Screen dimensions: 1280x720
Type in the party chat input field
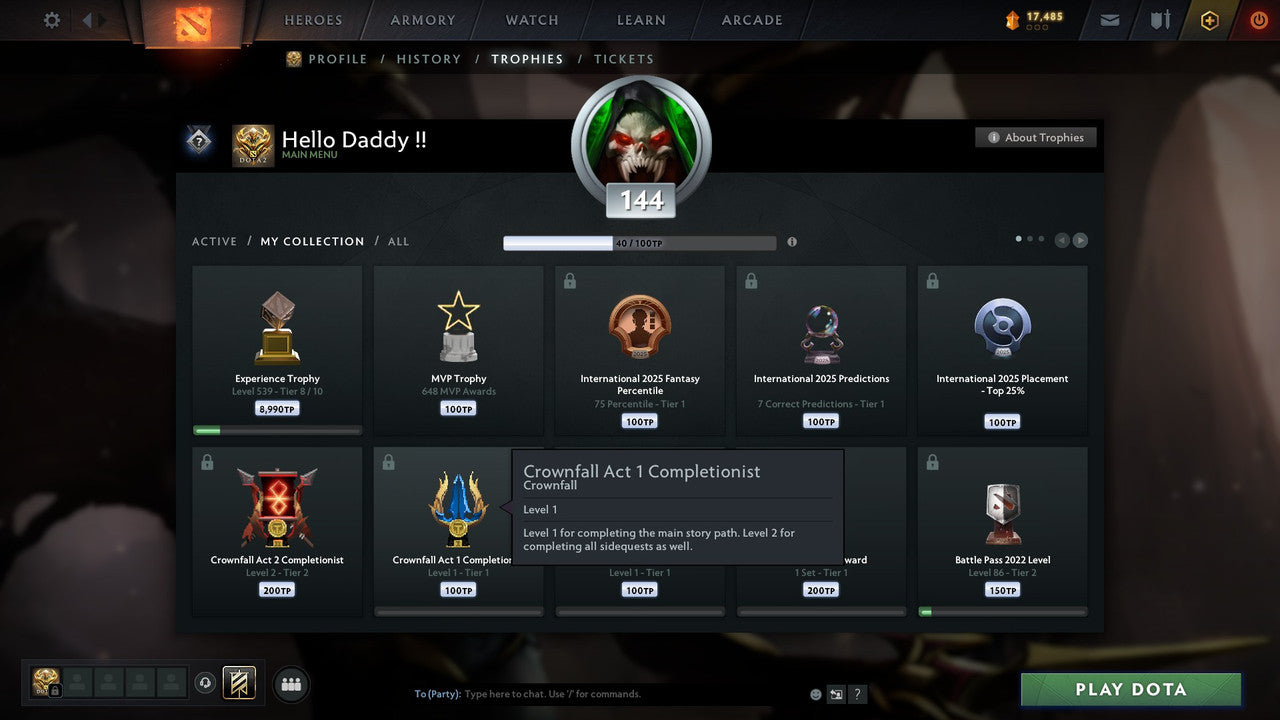pyautogui.click(x=600, y=693)
